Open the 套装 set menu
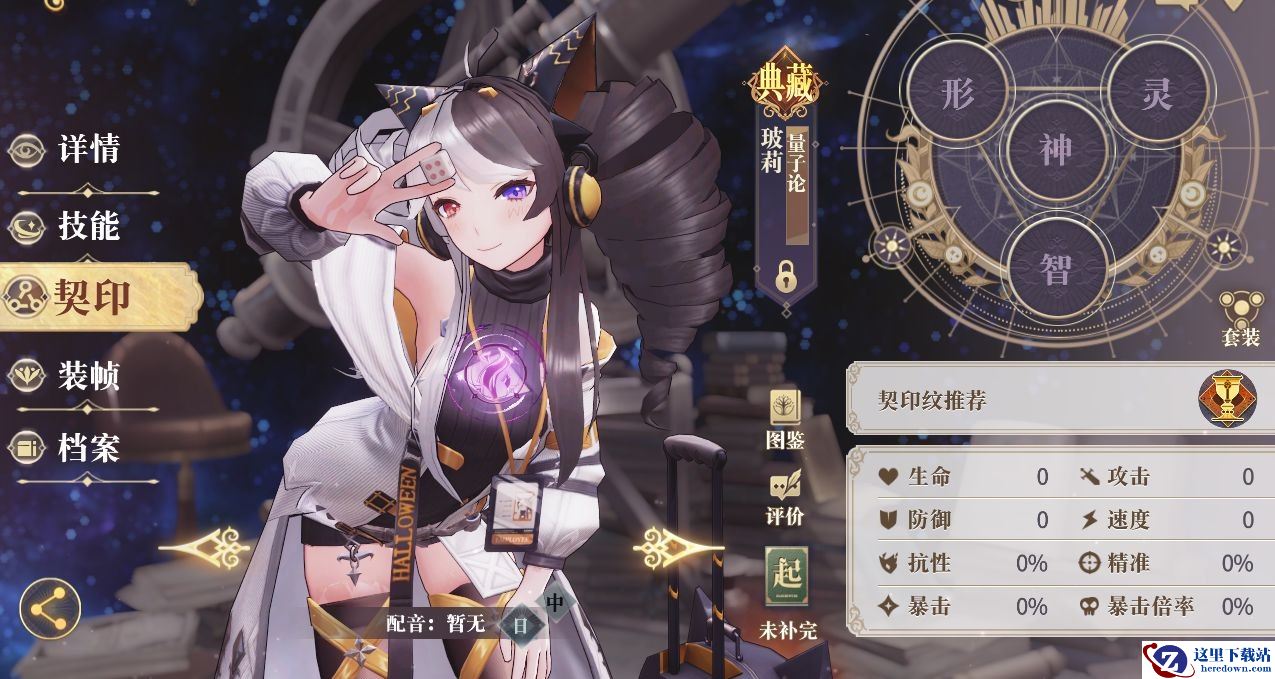The height and width of the screenshot is (679, 1275). (1240, 318)
